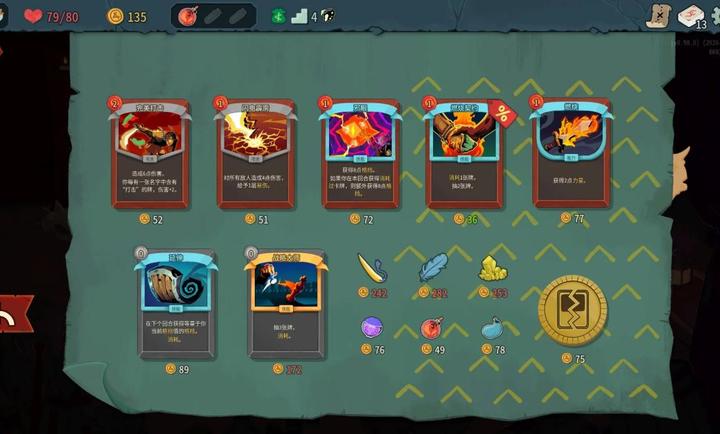Buy the purple potion for 76 gold
This screenshot has width=720, height=434.
click(372, 327)
